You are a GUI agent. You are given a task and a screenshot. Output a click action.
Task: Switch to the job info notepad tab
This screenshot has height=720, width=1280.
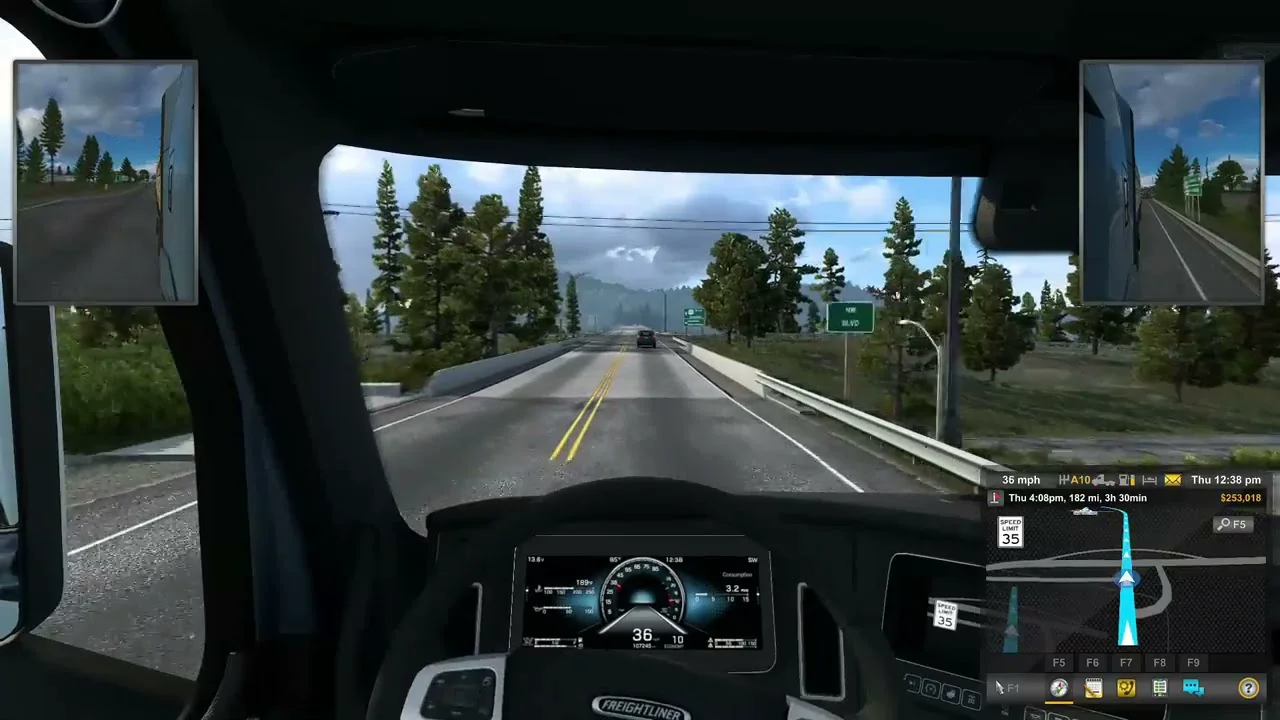click(1093, 688)
